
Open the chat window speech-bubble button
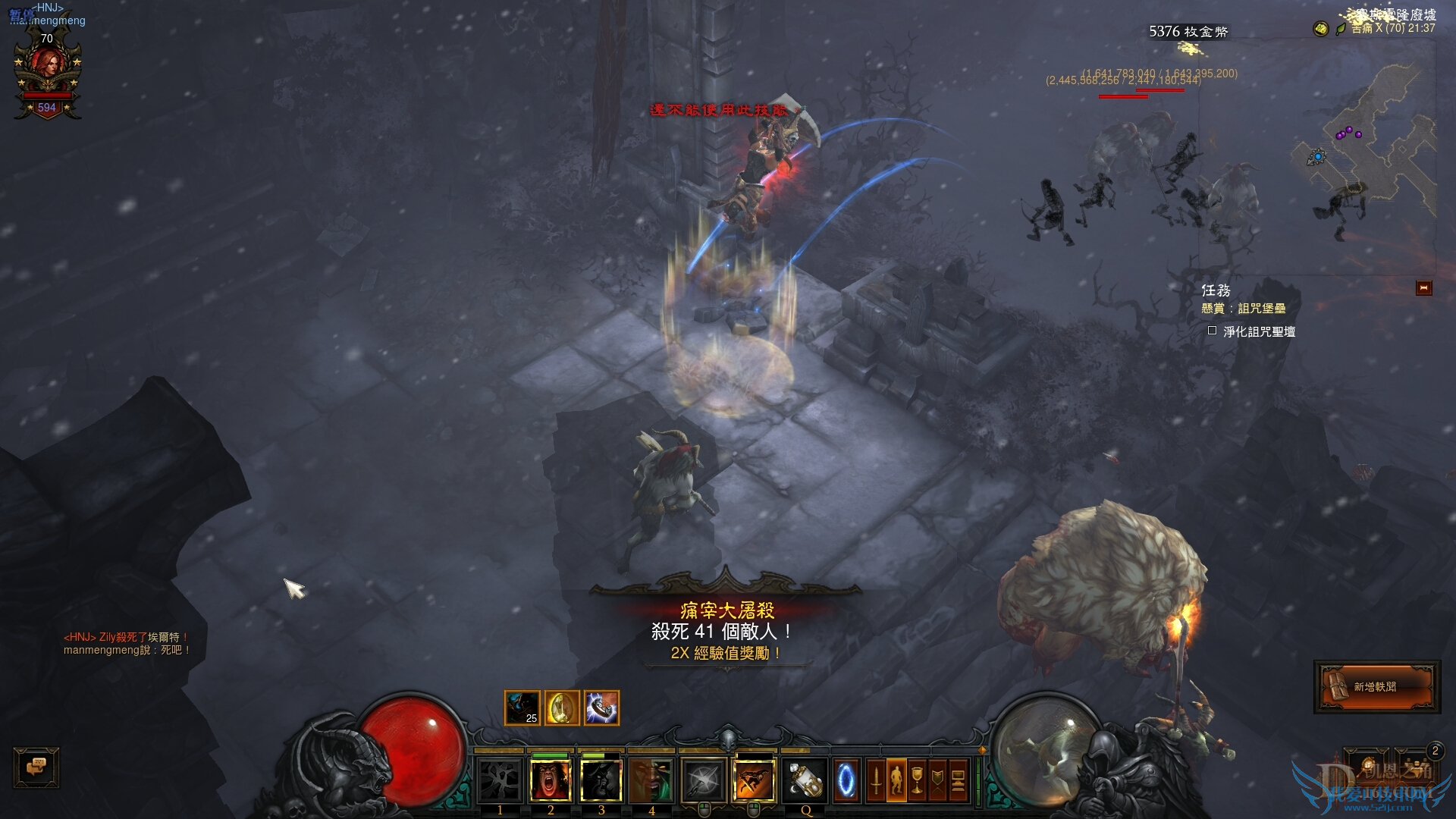pos(36,767)
